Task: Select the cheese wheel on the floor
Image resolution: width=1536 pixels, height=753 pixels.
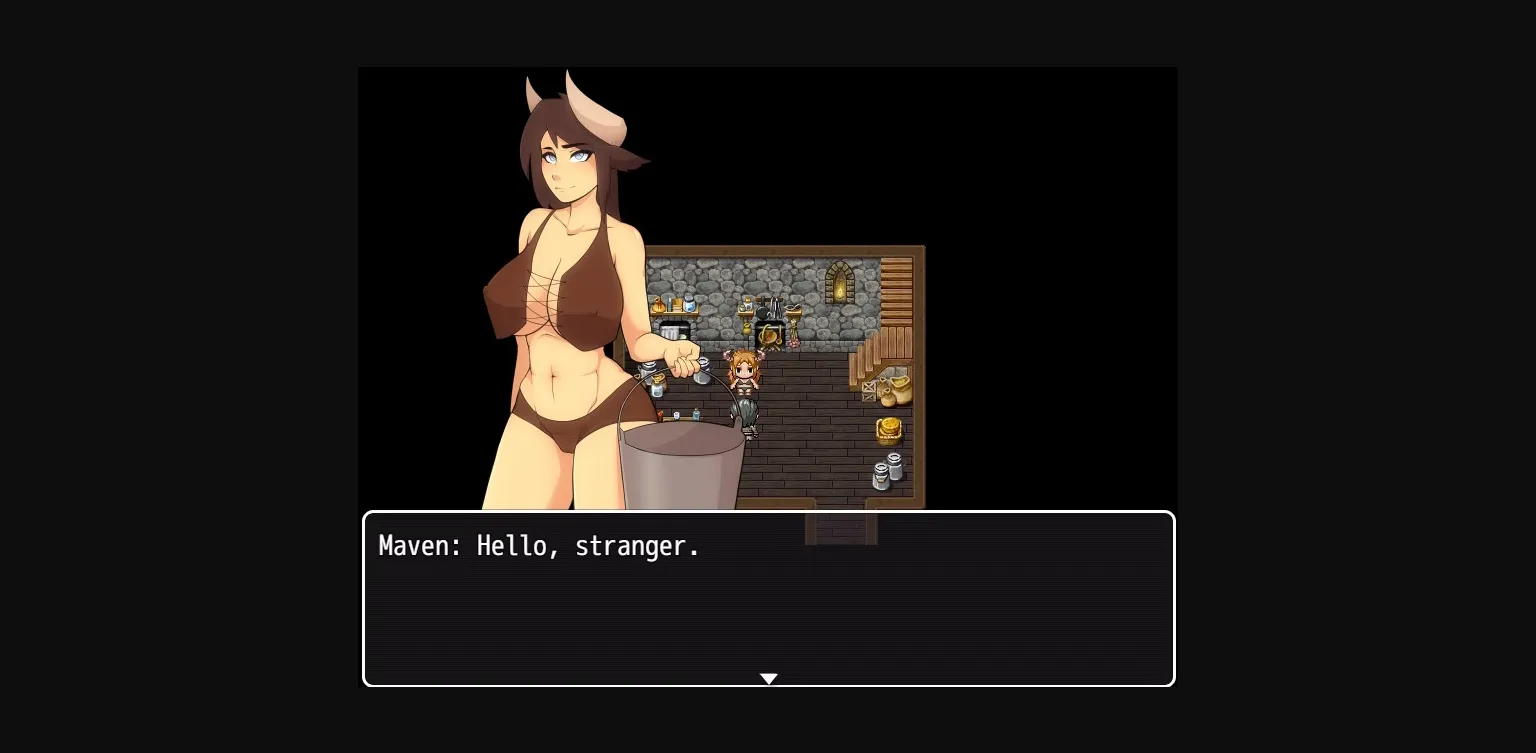Action: (x=887, y=429)
